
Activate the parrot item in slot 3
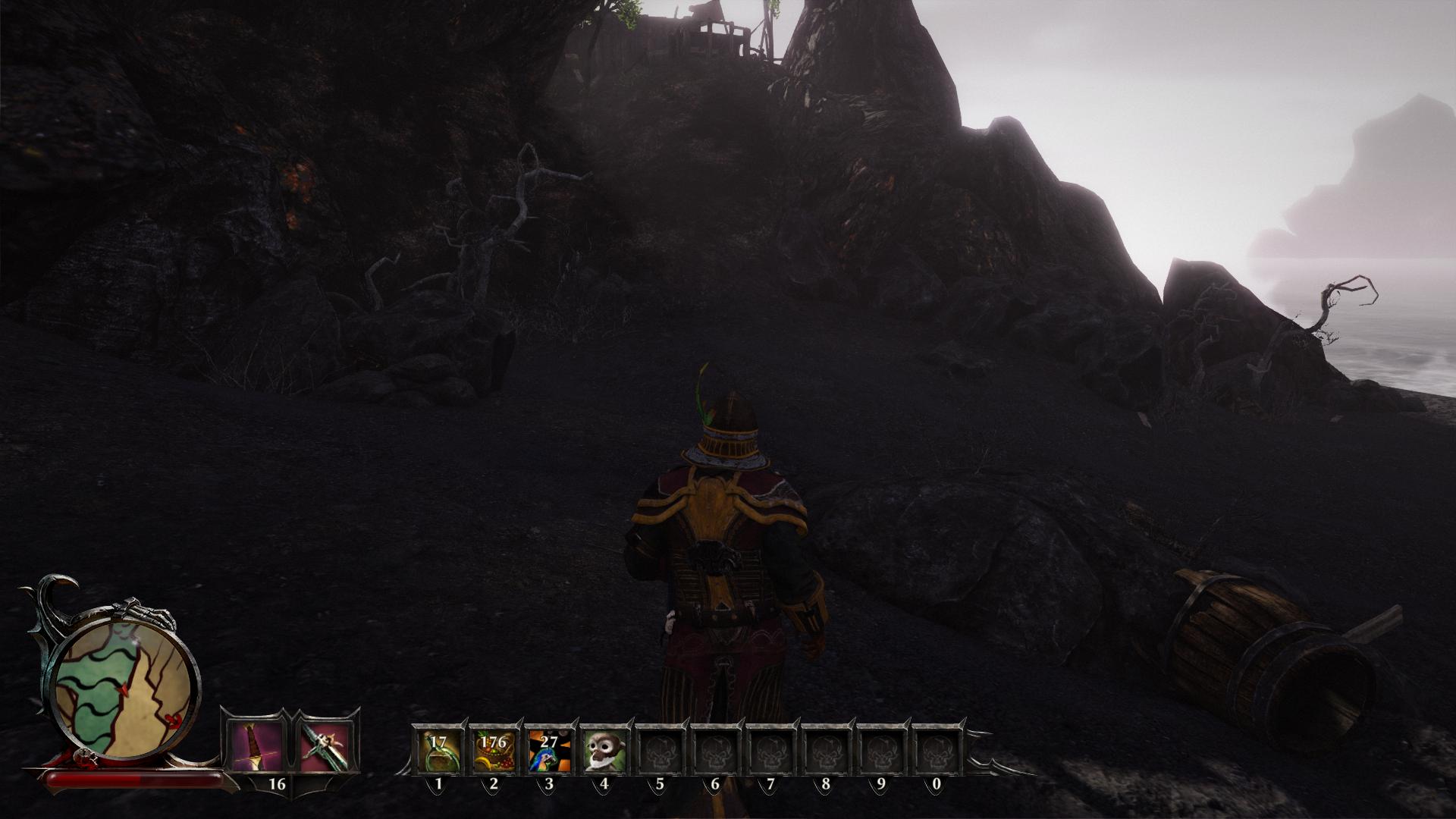[549, 750]
